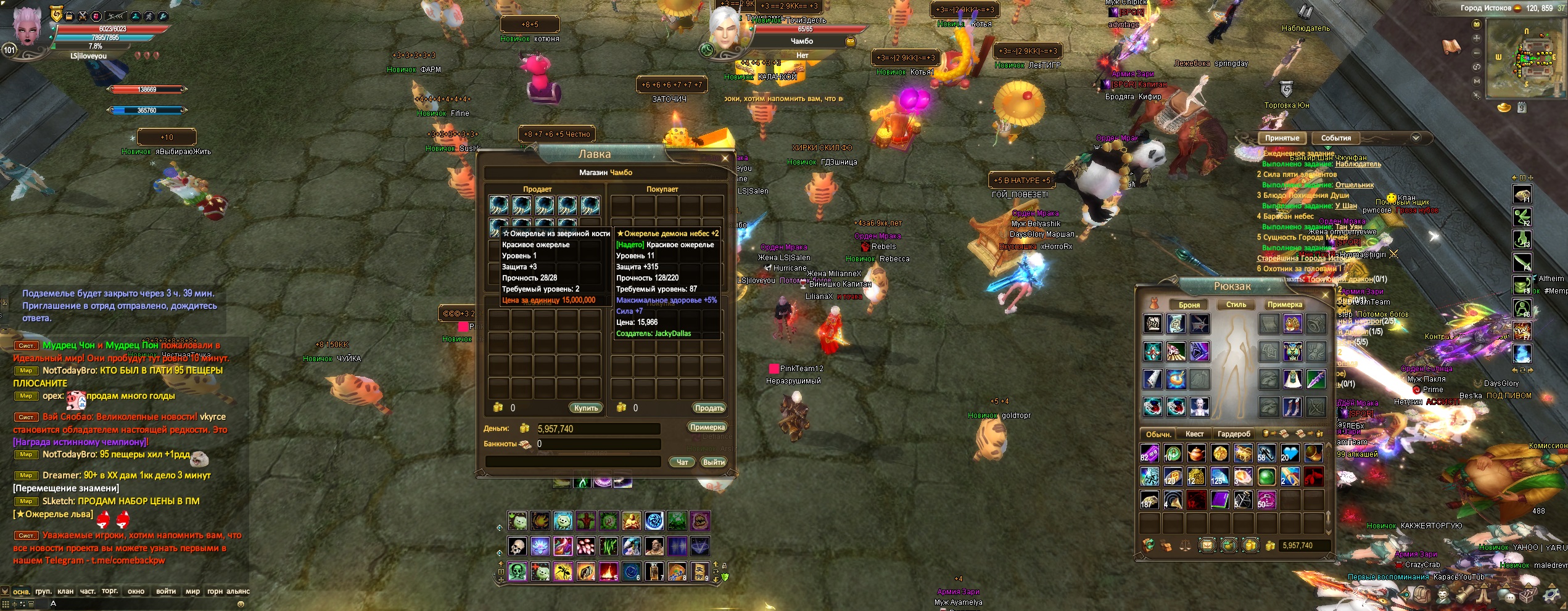Click the minimap in the corner
Screen dimensions: 1568x611
click(x=1524, y=60)
